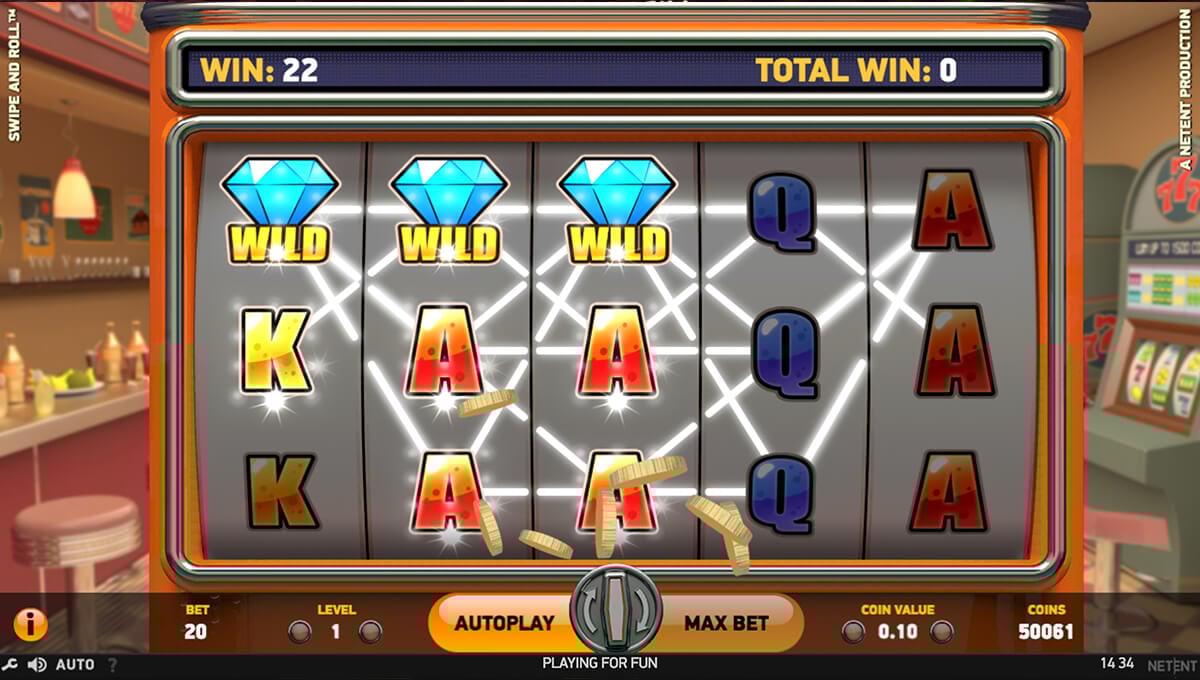The width and height of the screenshot is (1200, 680).
Task: Increase the bet level
Action: pyautogui.click(x=370, y=632)
